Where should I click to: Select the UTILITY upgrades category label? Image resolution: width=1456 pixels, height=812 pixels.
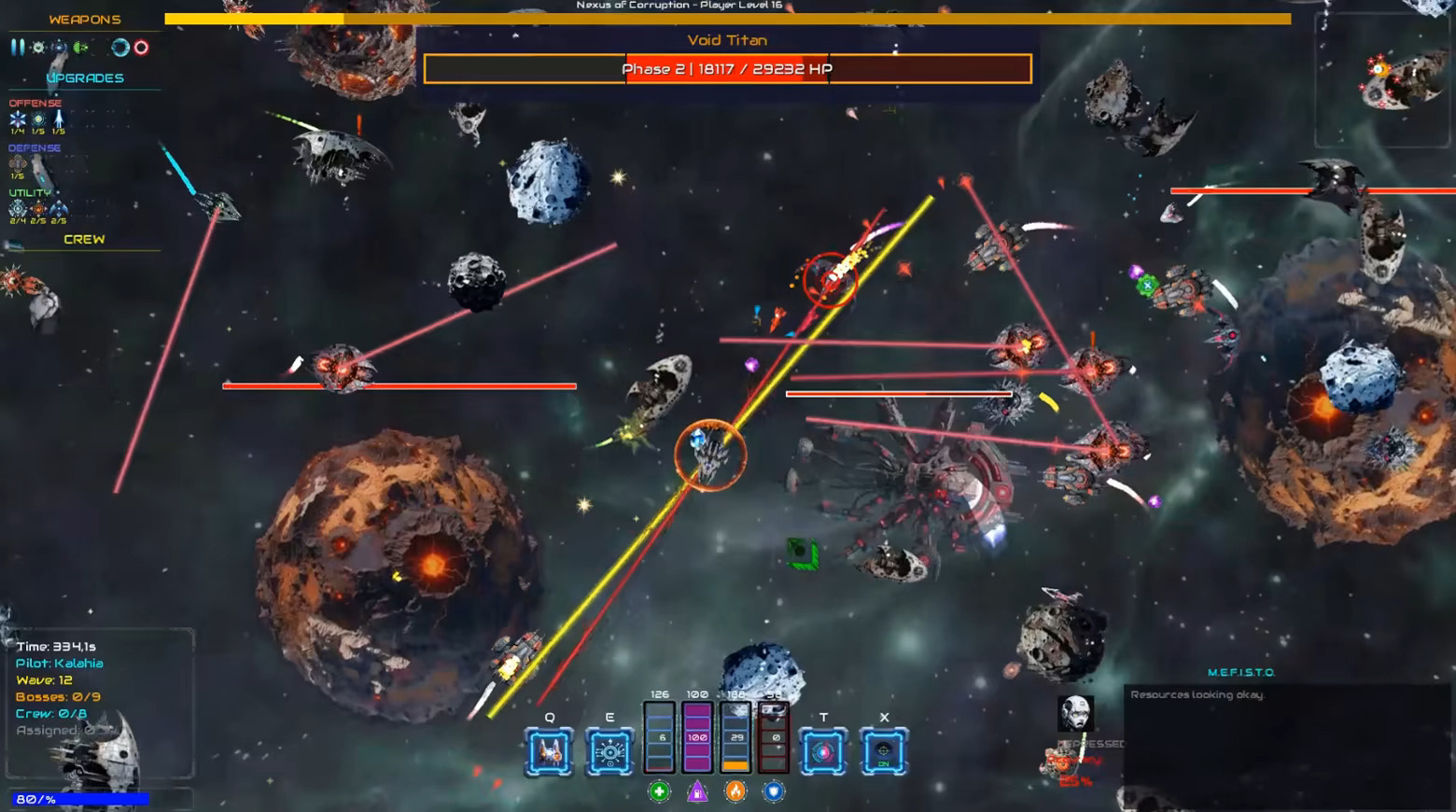(x=32, y=191)
